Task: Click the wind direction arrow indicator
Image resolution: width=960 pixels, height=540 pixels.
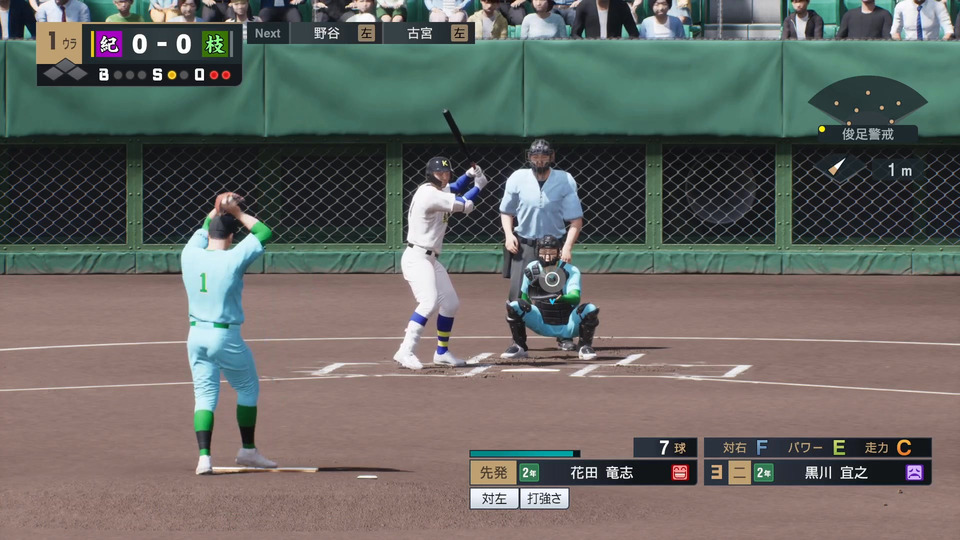Action: 837,168
